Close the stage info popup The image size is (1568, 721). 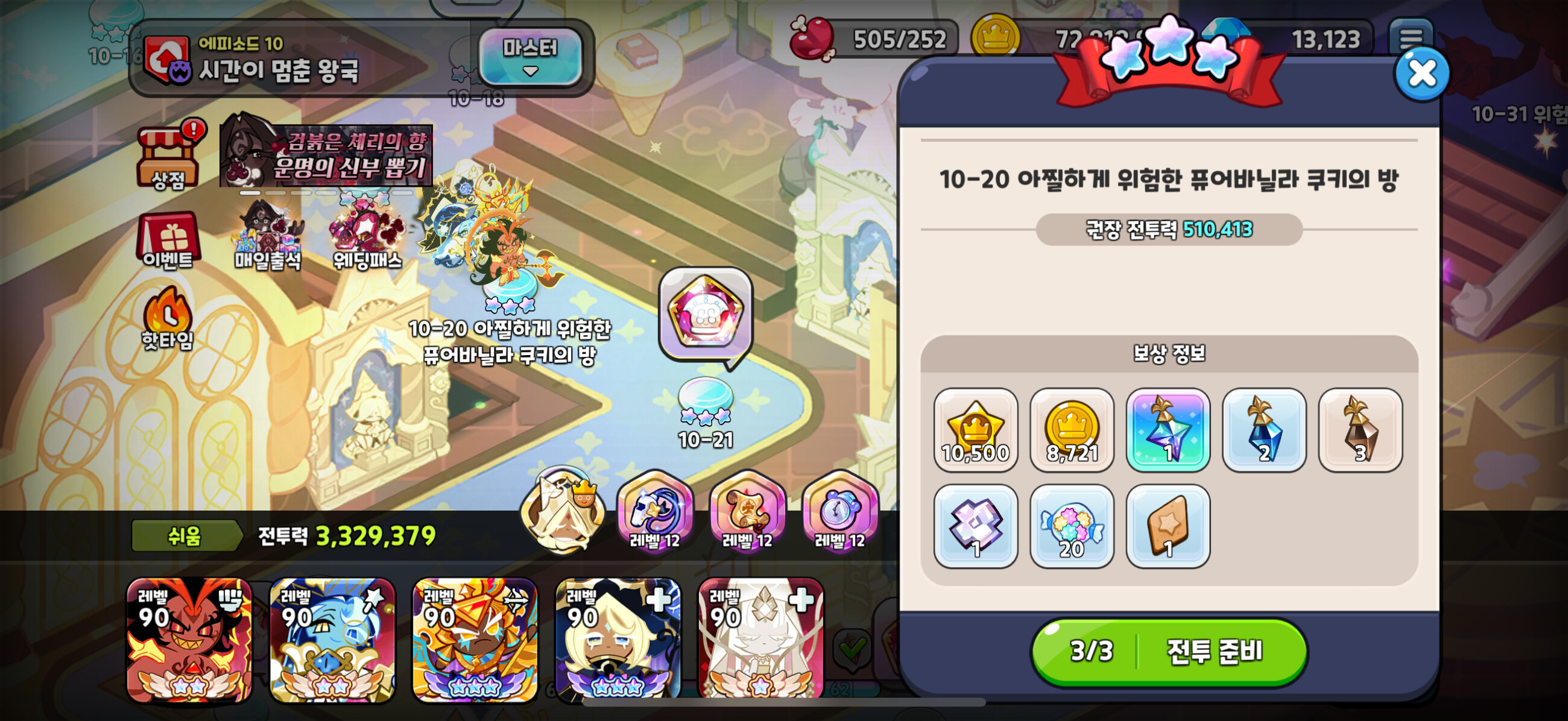coord(1422,74)
